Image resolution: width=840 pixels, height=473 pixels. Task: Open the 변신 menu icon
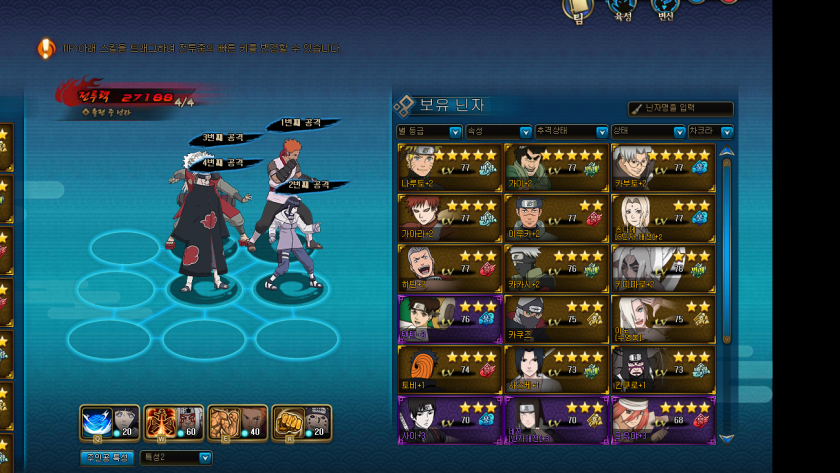pos(664,10)
